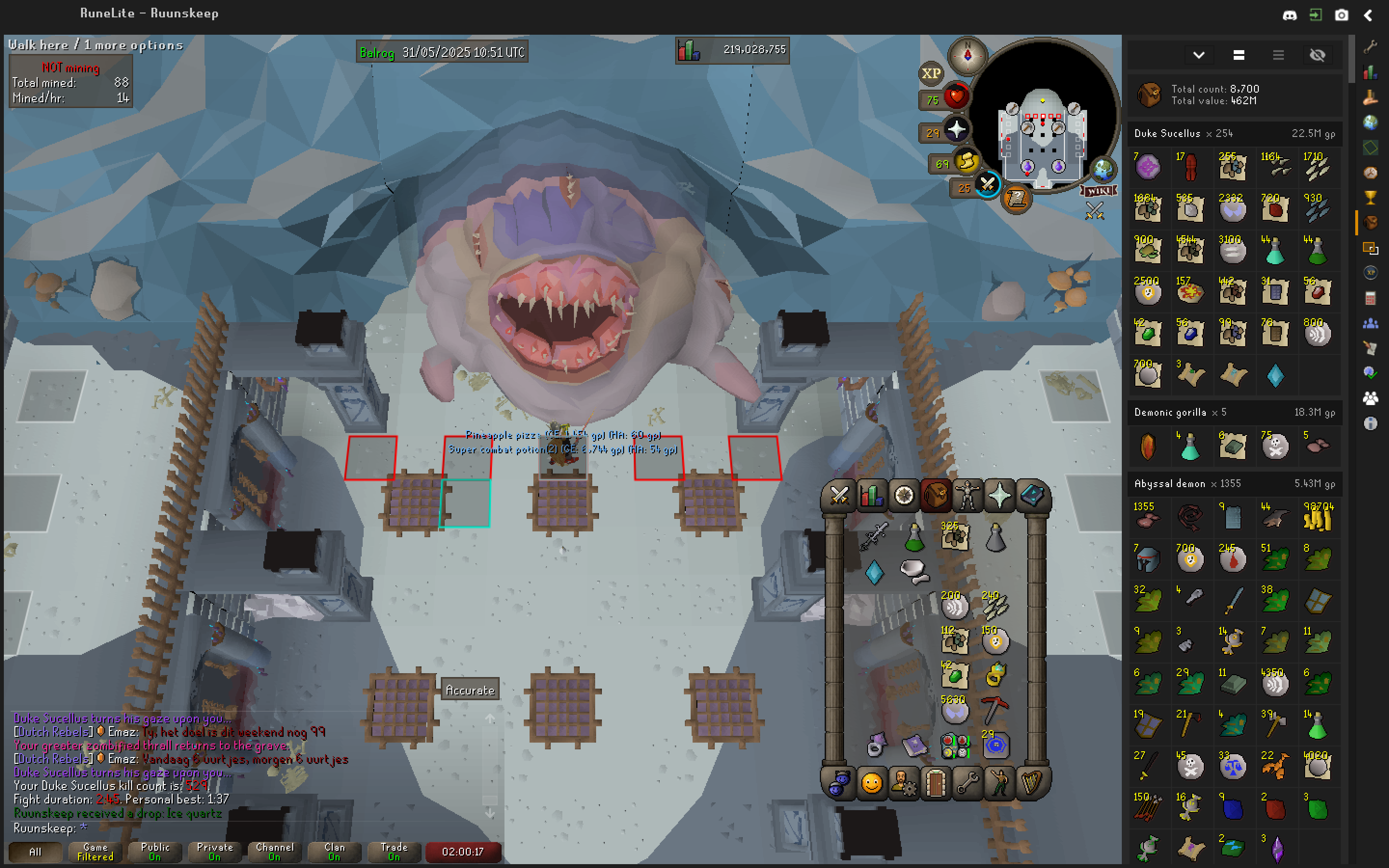
Task: Click the compass to face north
Action: (967, 55)
